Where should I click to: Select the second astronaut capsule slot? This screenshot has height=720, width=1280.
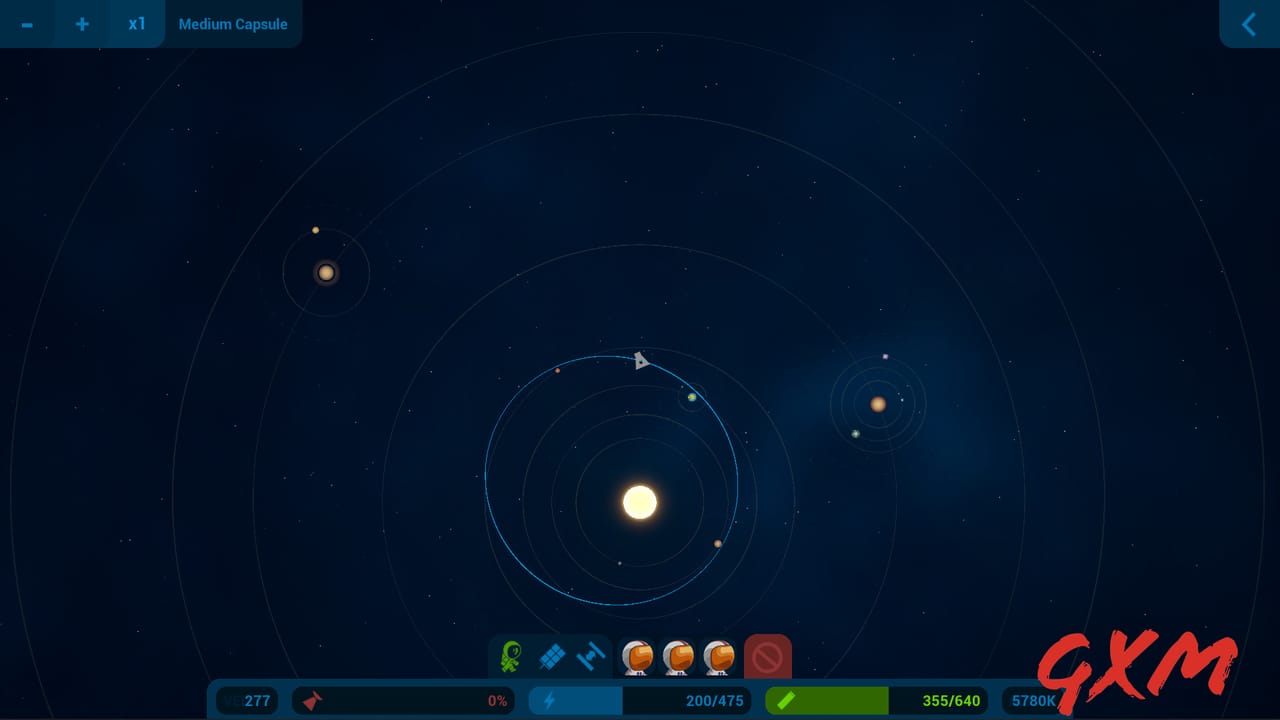click(x=680, y=657)
